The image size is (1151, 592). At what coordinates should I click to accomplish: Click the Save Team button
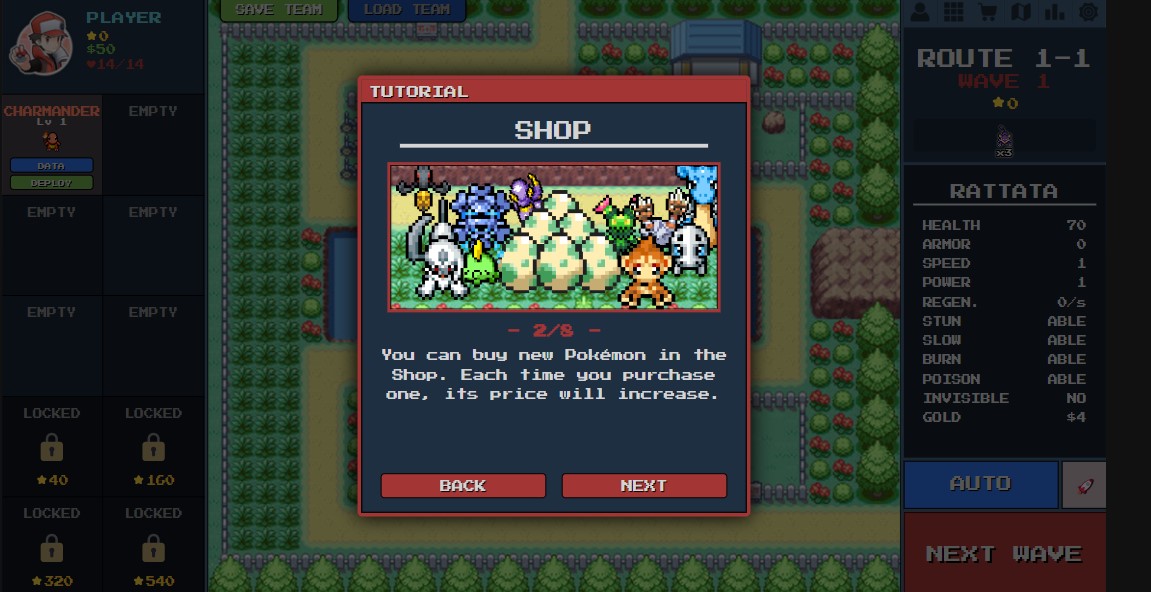[278, 10]
